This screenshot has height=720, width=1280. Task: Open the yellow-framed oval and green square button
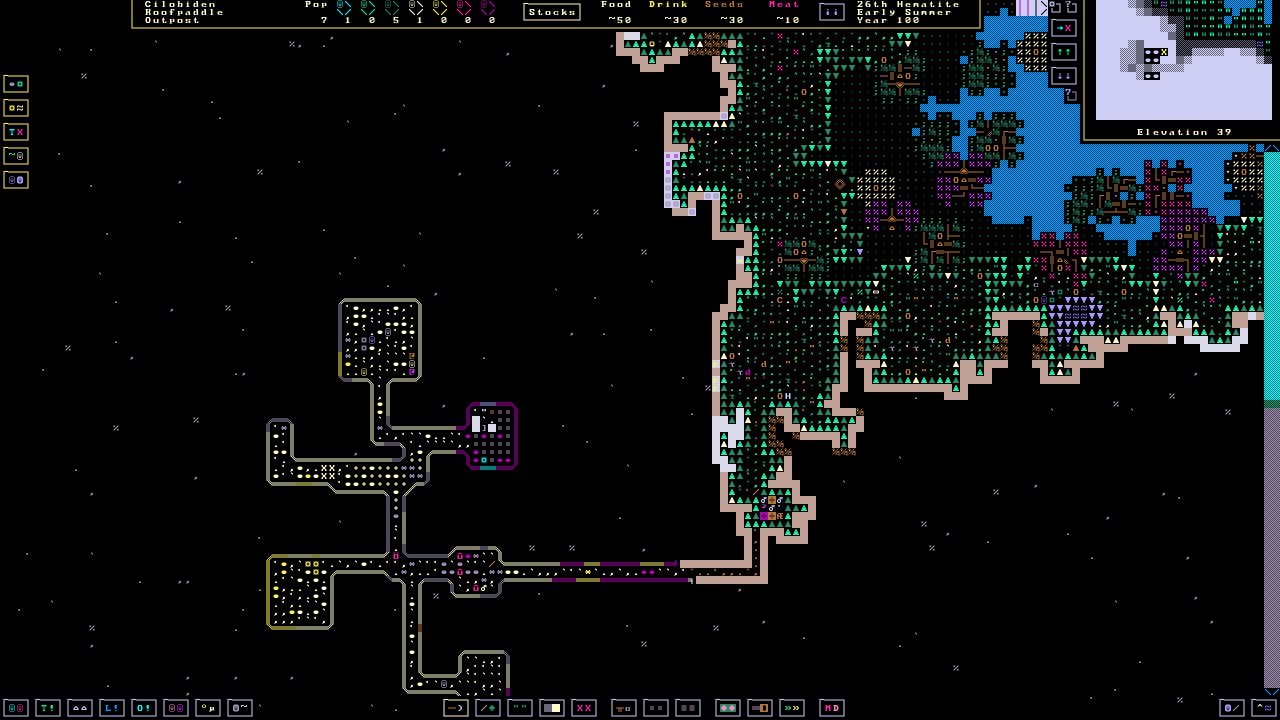coord(16,84)
